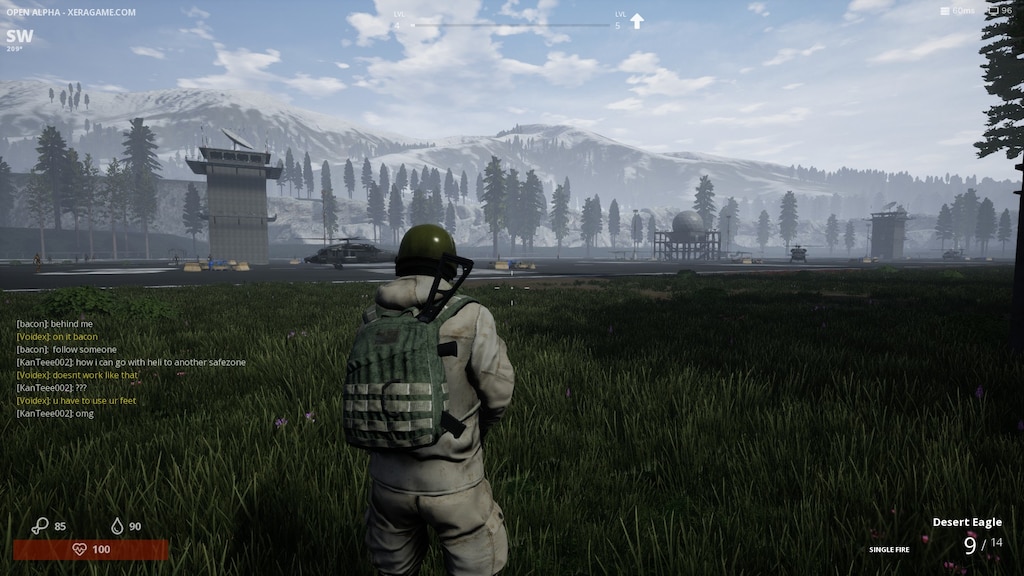Click the chat log message area
The image size is (1024, 576).
(130, 368)
